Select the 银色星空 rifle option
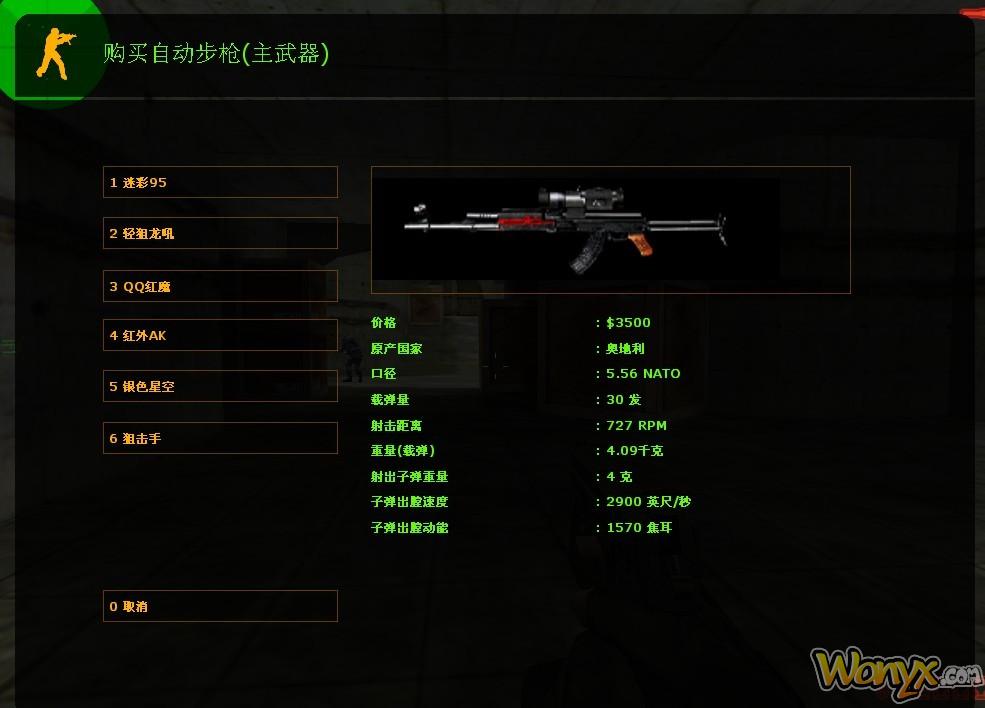Image resolution: width=985 pixels, height=708 pixels. (x=220, y=386)
